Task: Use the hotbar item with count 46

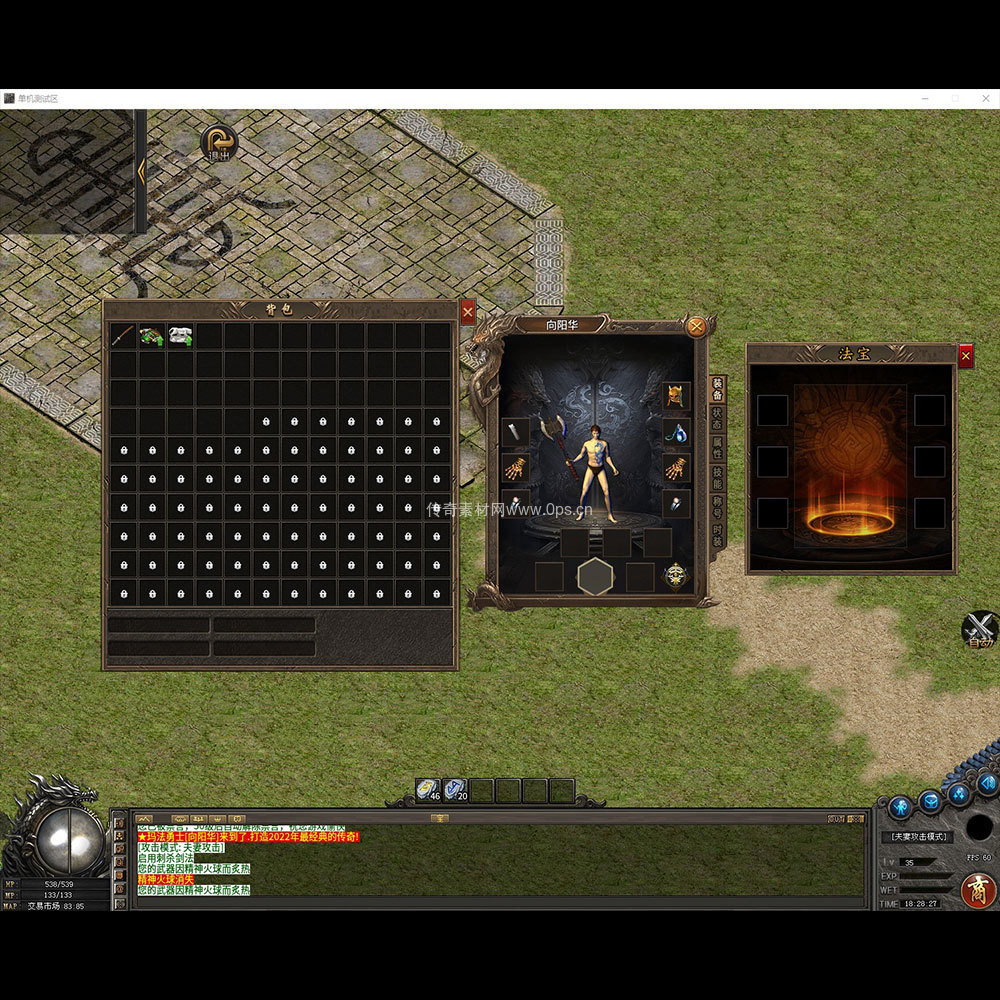Action: pyautogui.click(x=430, y=790)
